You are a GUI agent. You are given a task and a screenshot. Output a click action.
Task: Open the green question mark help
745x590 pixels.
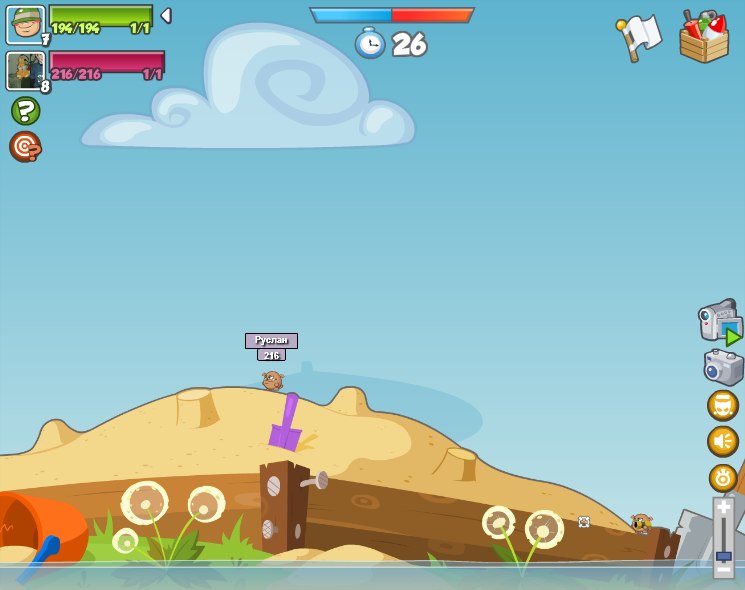click(25, 110)
